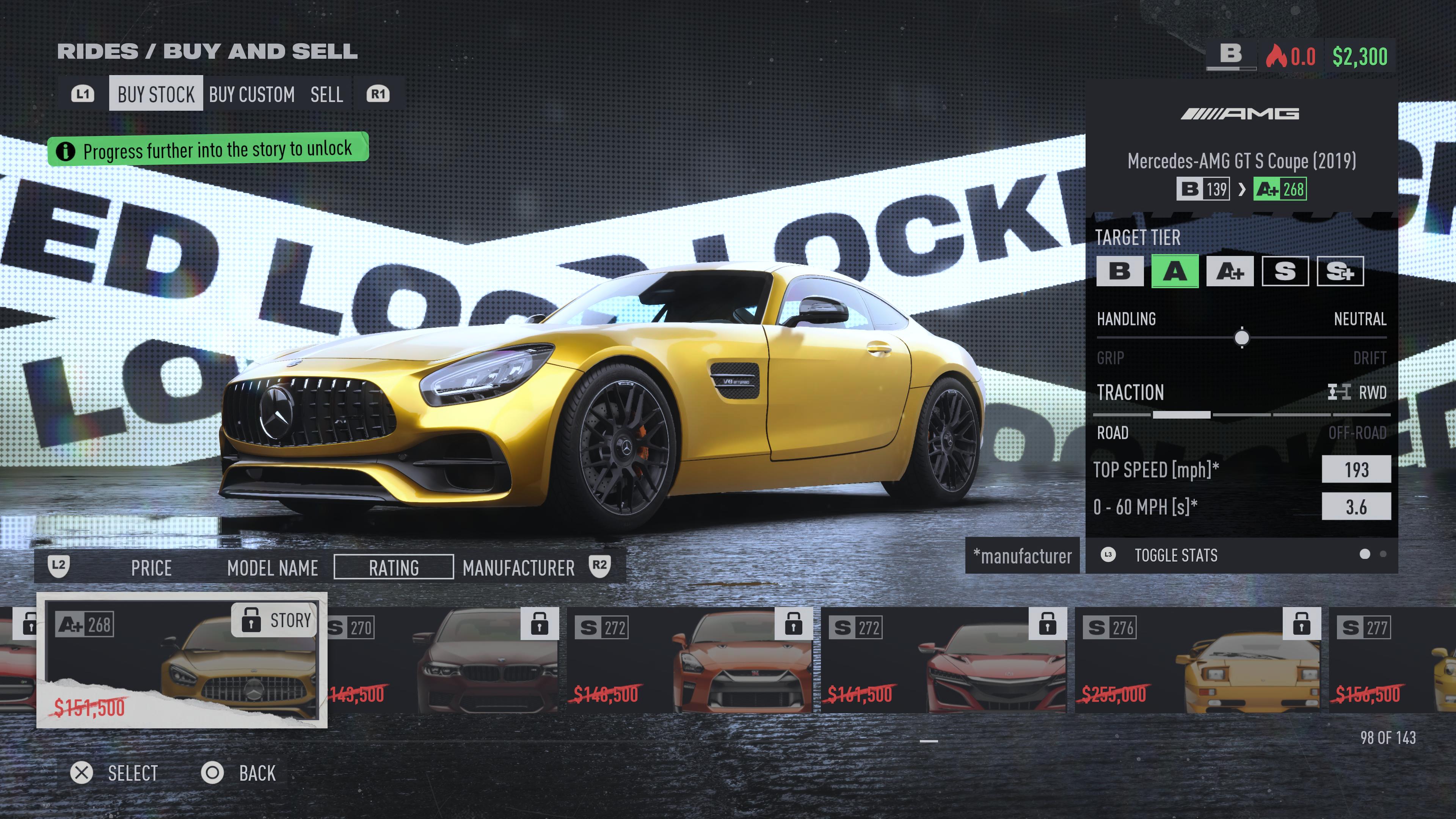
Task: Select the orange Nissan GT-R card
Action: pos(690,660)
